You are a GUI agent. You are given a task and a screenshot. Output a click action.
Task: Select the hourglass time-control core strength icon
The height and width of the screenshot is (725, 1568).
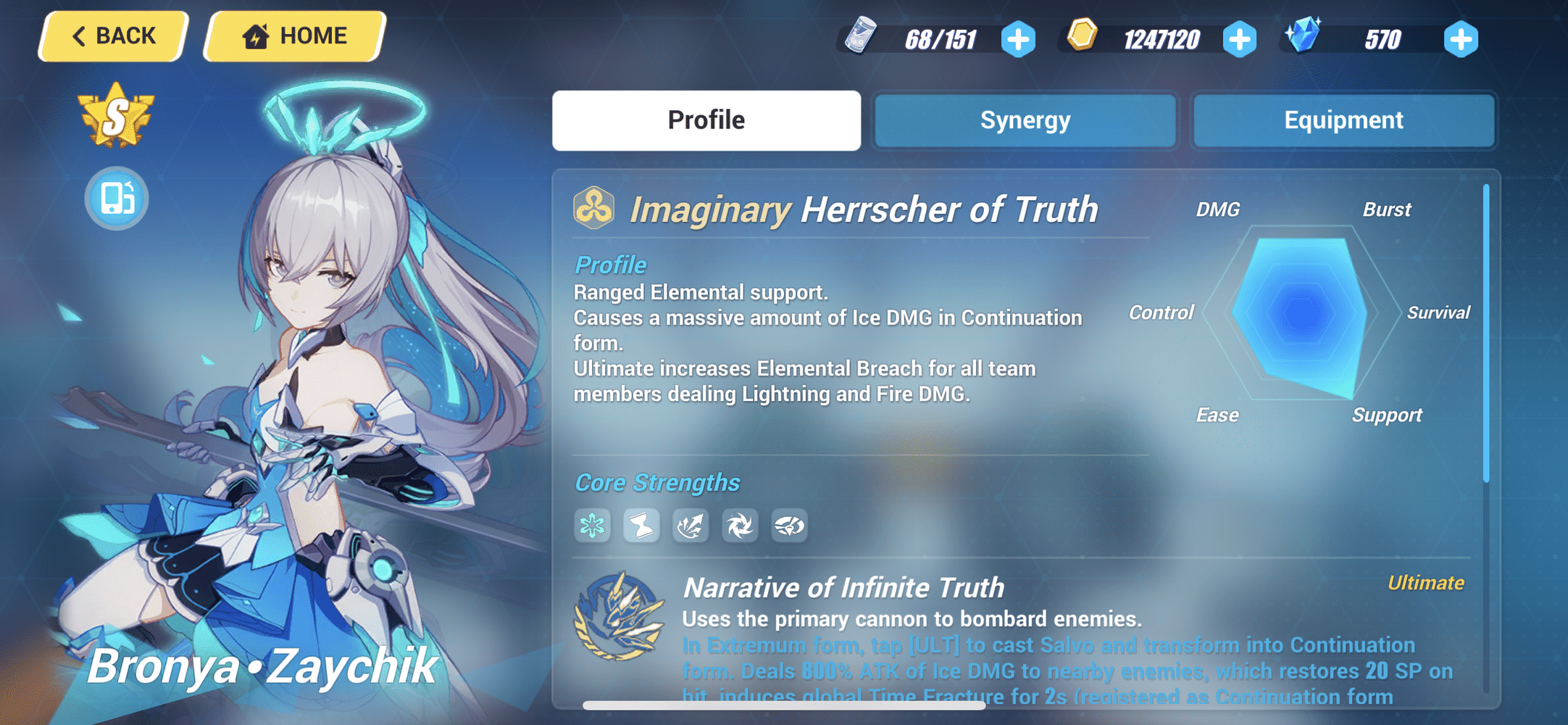click(x=642, y=526)
